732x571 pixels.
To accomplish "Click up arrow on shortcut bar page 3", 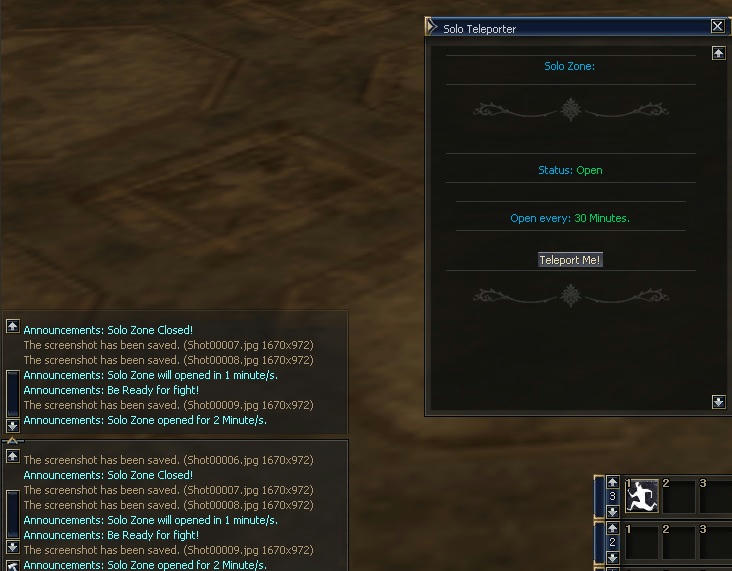I will point(613,482).
